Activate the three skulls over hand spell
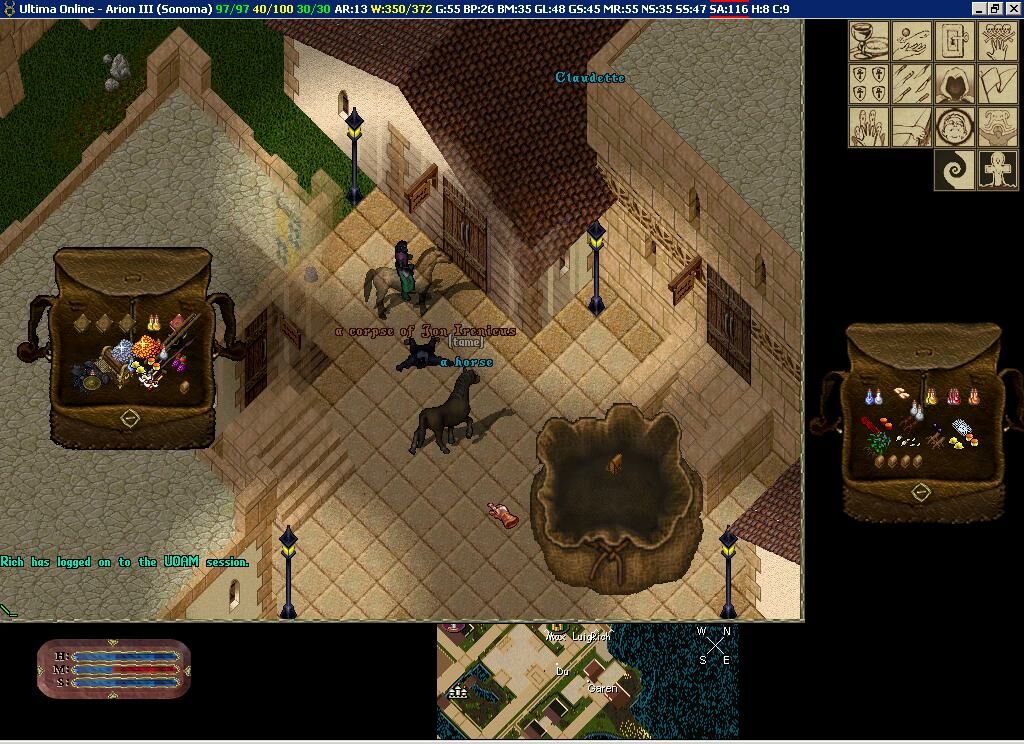1024x744 pixels. point(998,41)
